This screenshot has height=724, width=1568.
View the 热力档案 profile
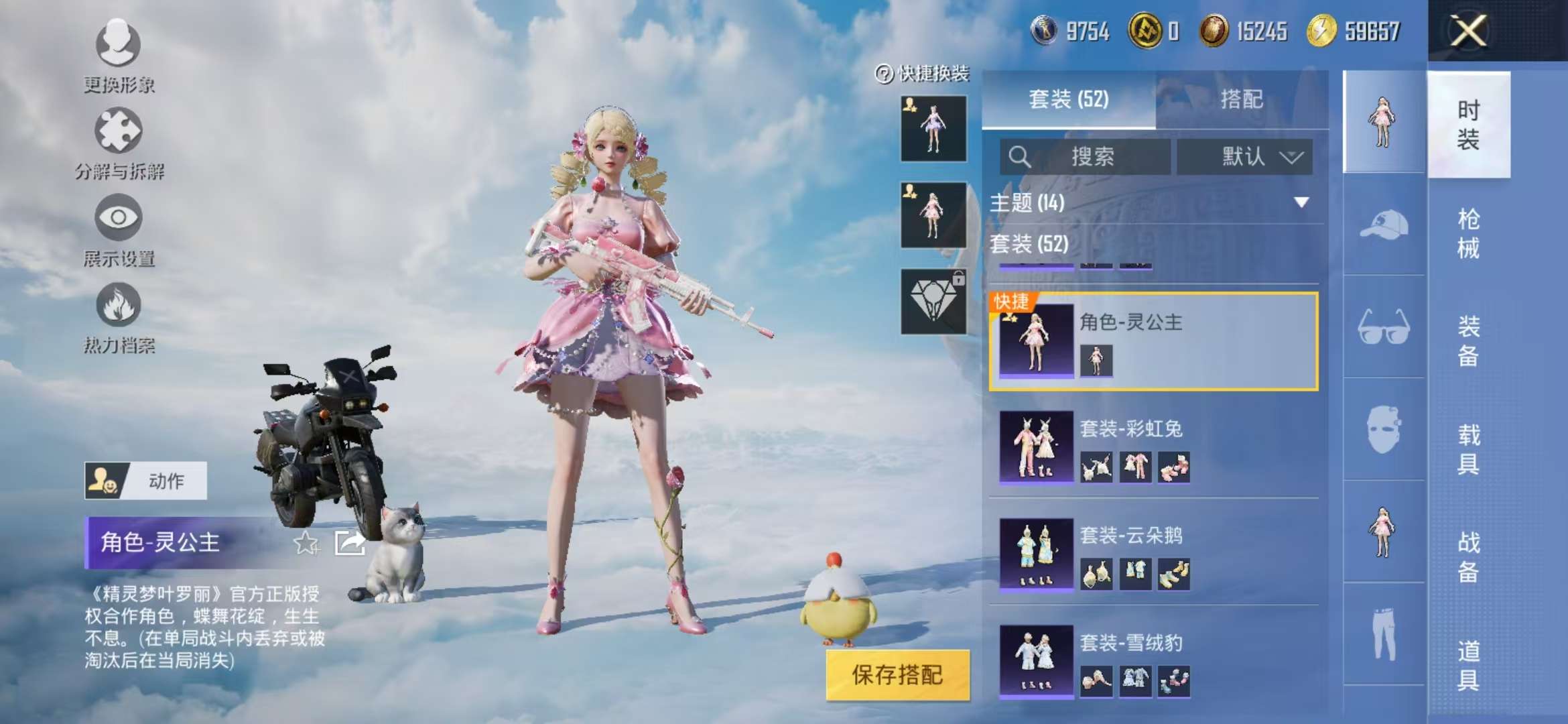click(117, 315)
